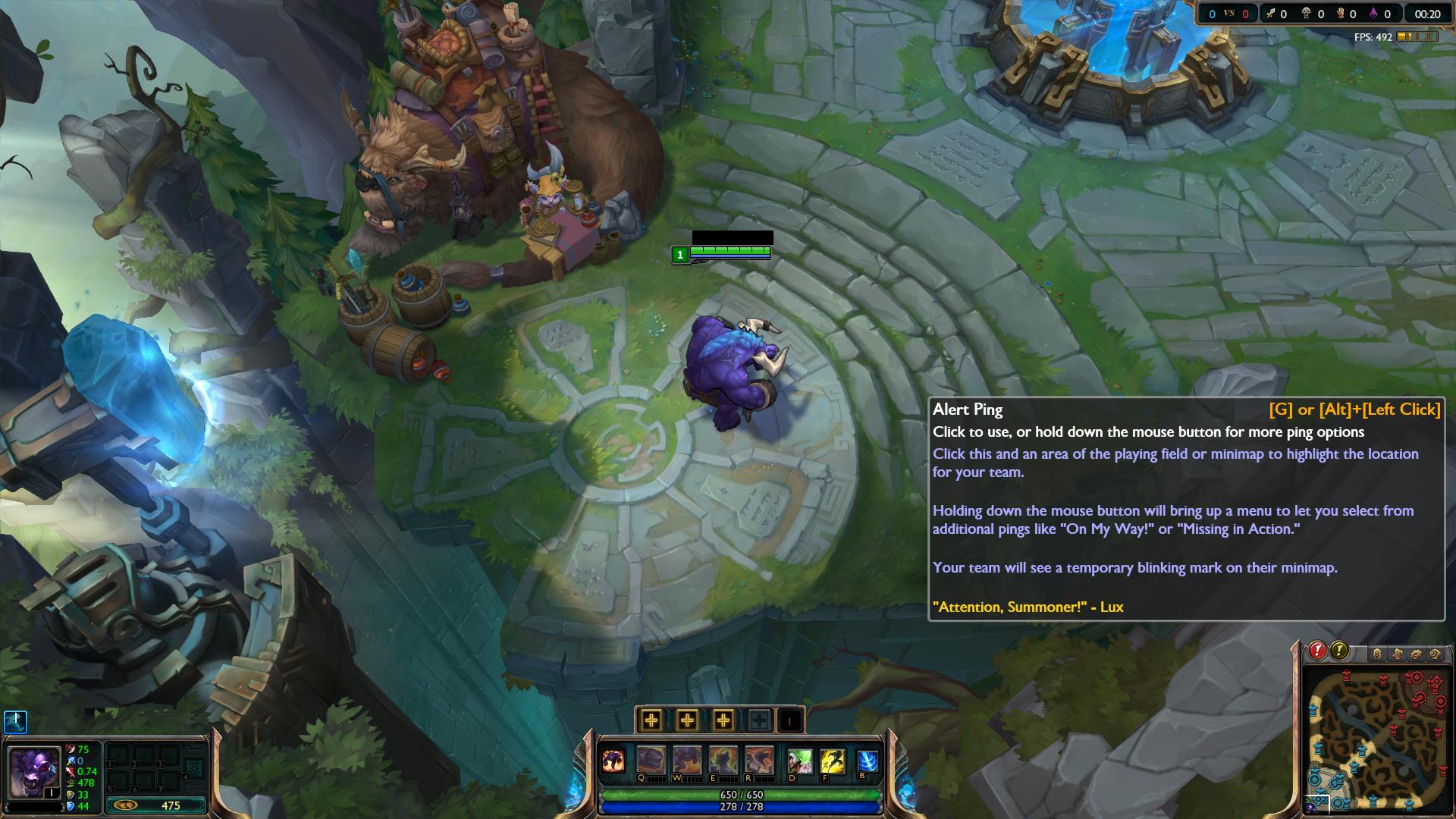The width and height of the screenshot is (1456, 819).
Task: Click the helmet icon above the minimap
Action: [1378, 654]
